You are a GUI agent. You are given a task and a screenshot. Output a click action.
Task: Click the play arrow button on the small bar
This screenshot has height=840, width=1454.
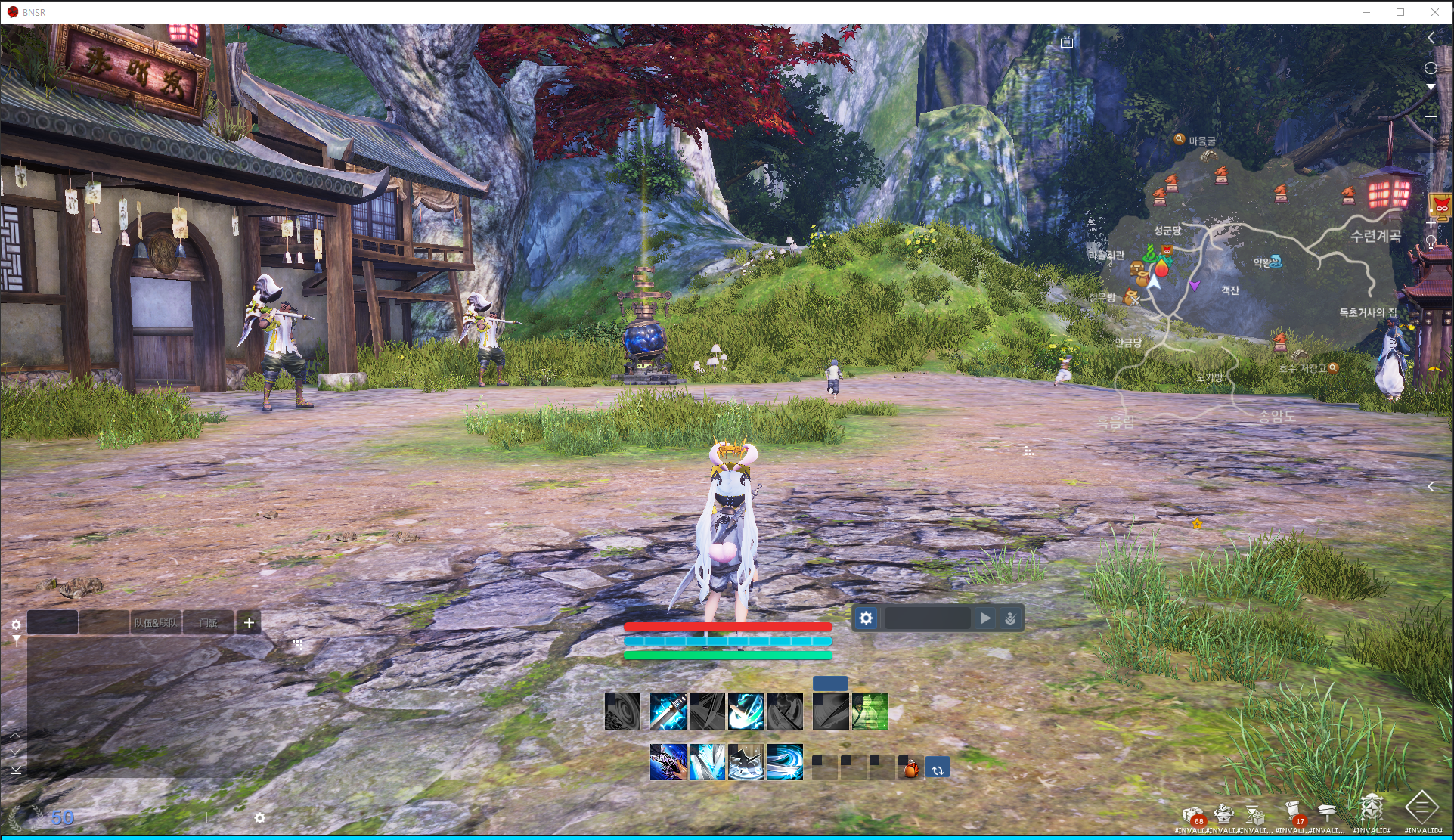tap(984, 618)
